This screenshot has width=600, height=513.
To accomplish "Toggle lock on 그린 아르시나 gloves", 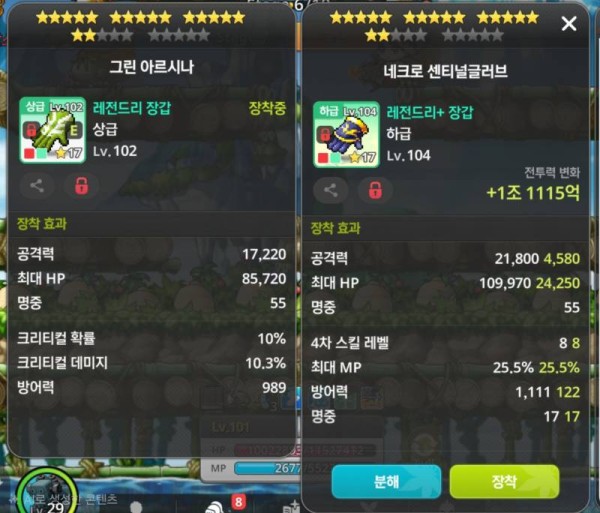I will tap(82, 185).
